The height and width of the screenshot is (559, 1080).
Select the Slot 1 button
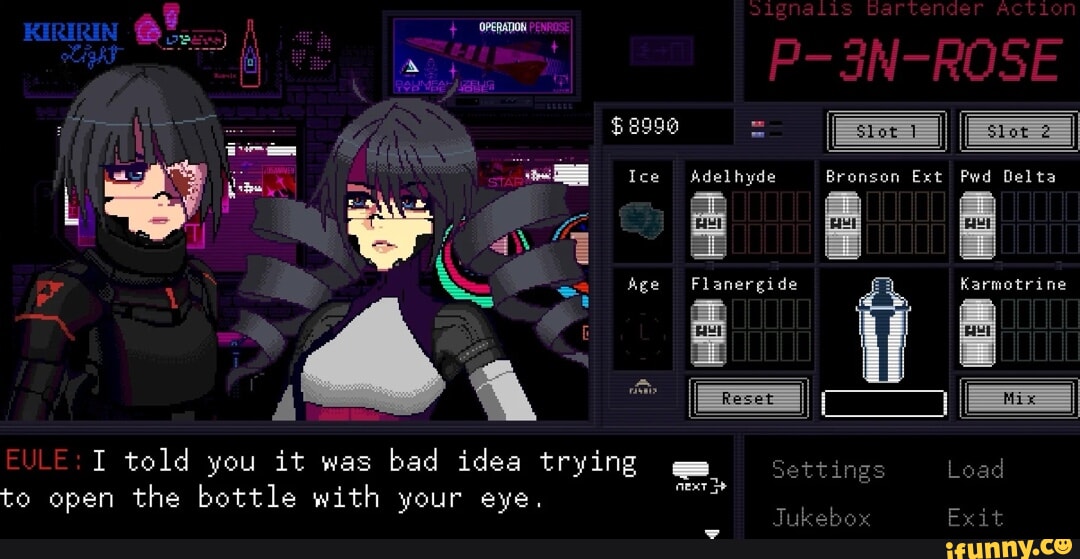coord(886,131)
